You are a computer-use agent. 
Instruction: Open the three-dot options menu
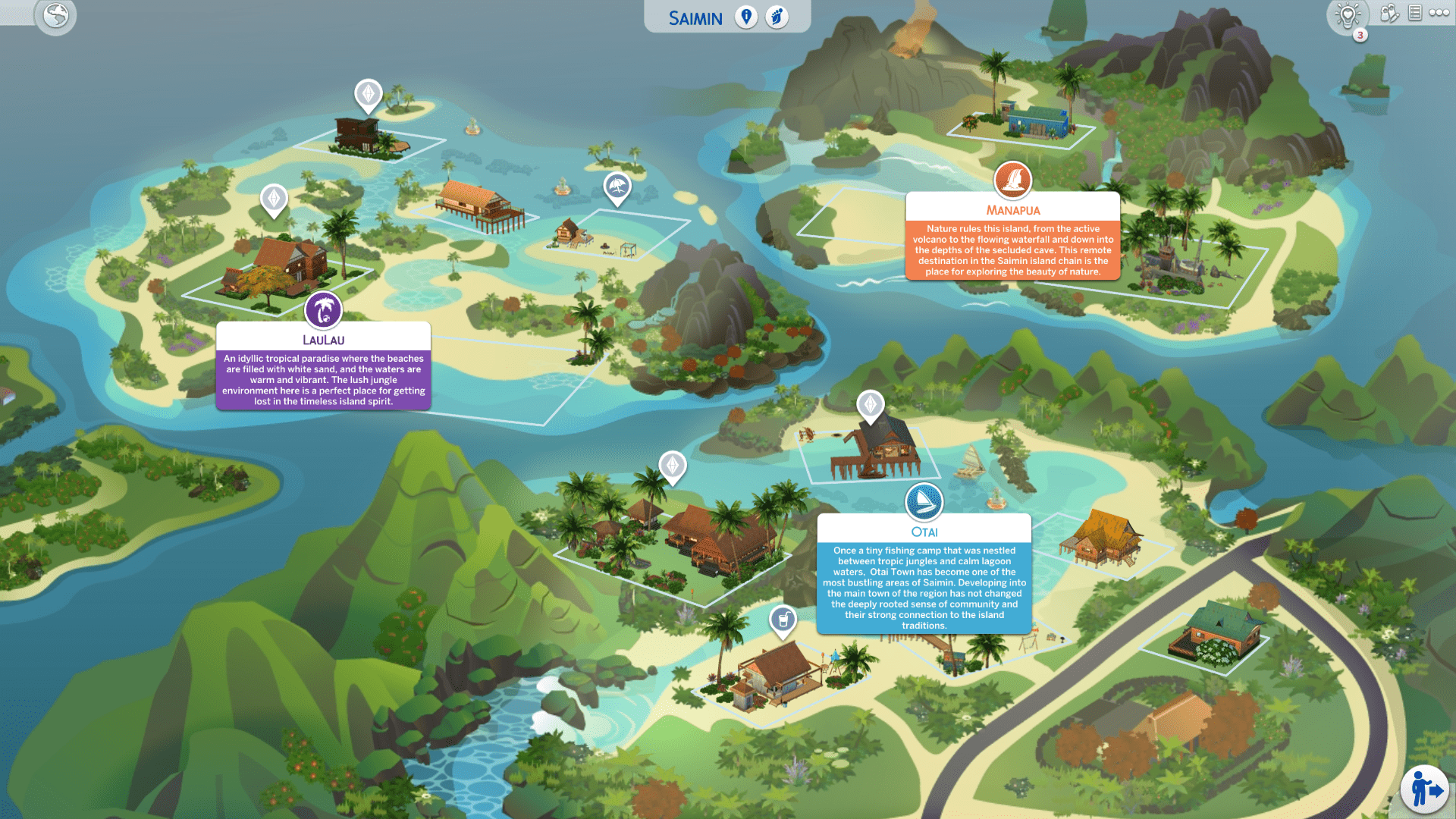(x=1439, y=13)
